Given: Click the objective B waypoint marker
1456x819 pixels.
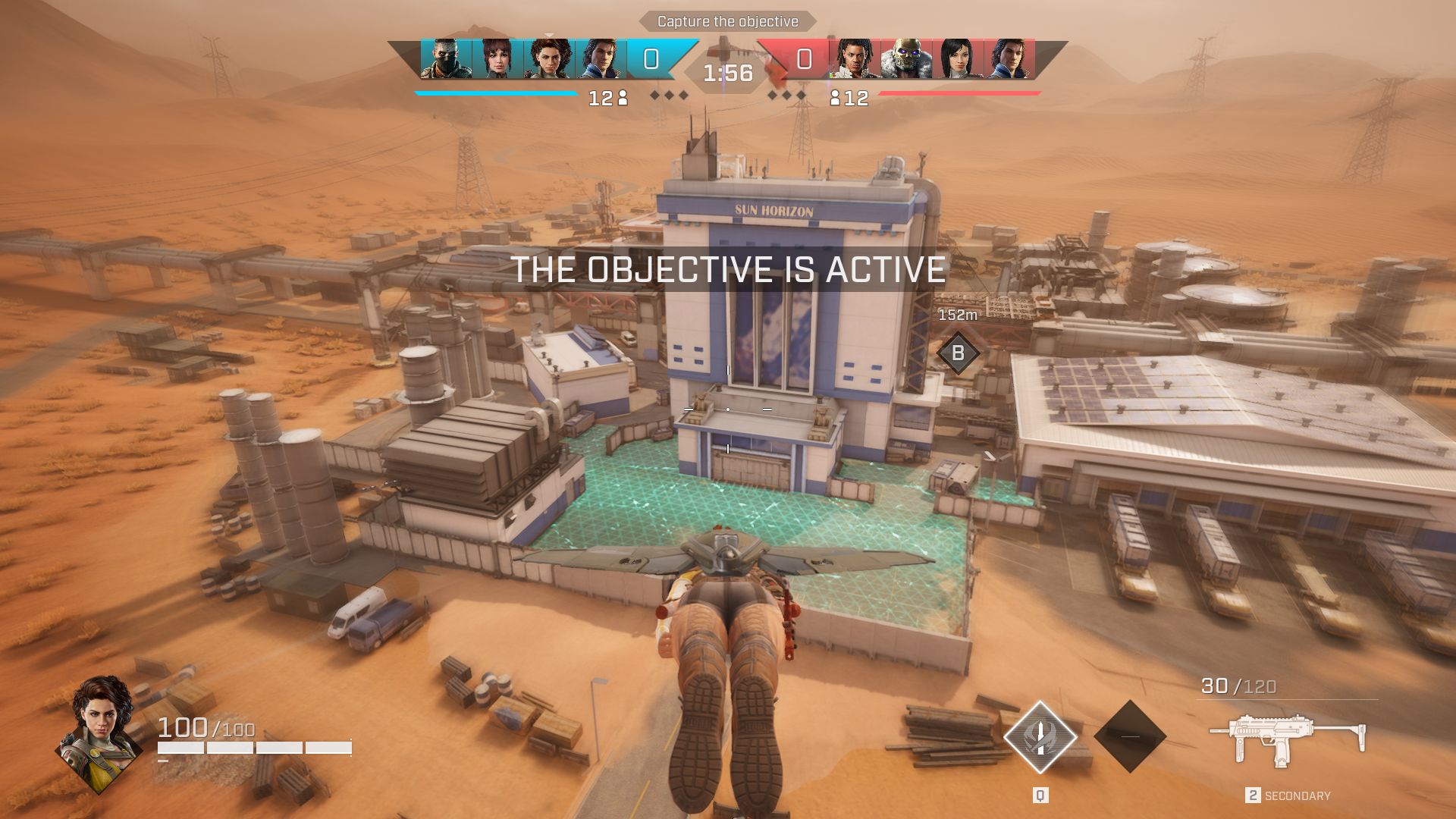Looking at the screenshot, I should coord(958,353).
